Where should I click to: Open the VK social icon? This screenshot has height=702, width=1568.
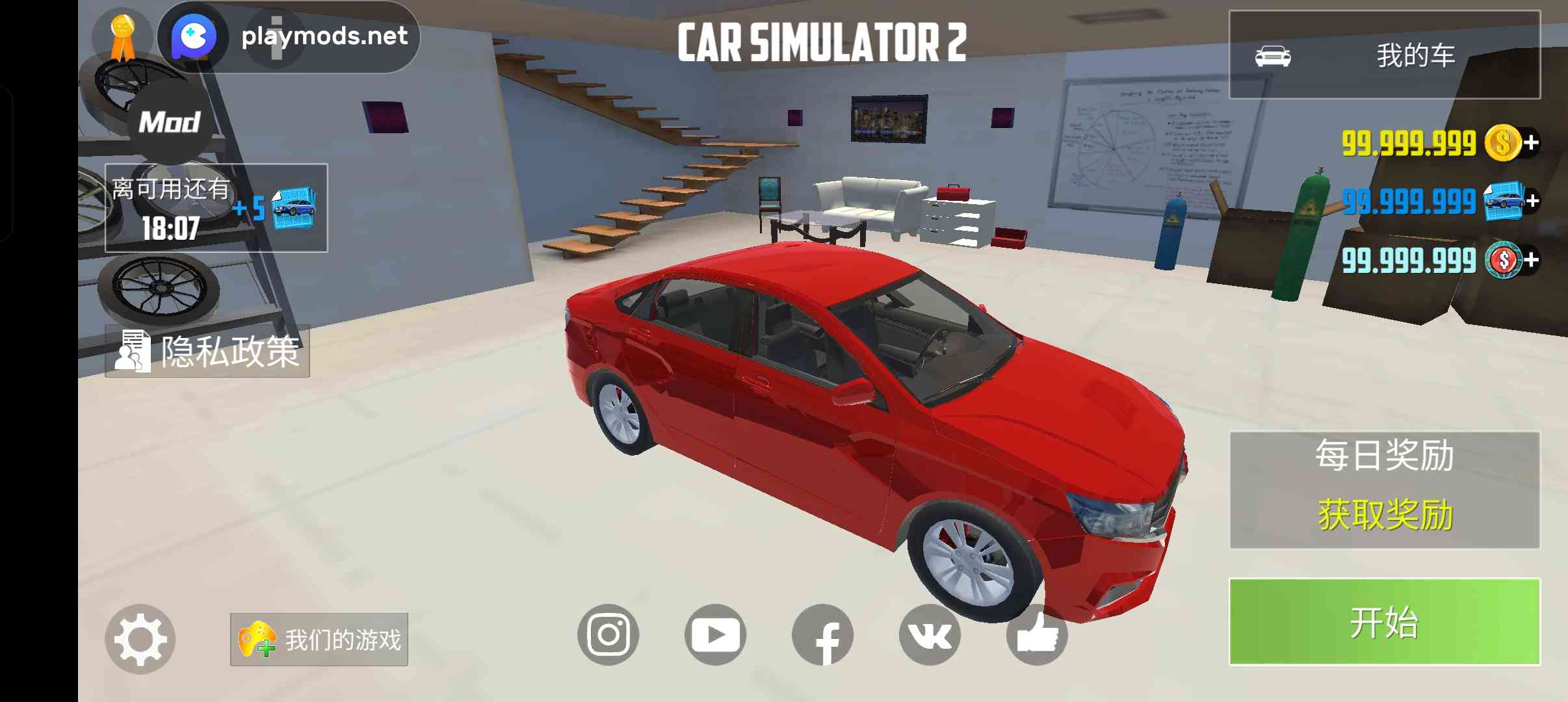(x=930, y=634)
